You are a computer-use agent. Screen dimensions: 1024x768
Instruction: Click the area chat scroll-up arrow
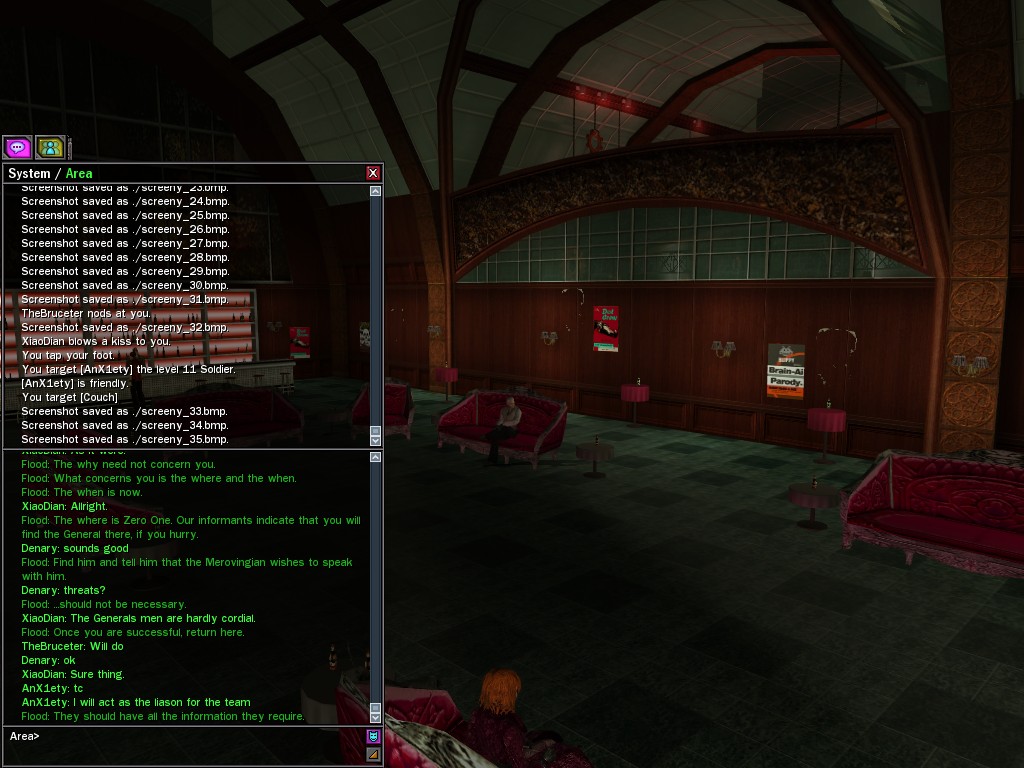pos(376,457)
